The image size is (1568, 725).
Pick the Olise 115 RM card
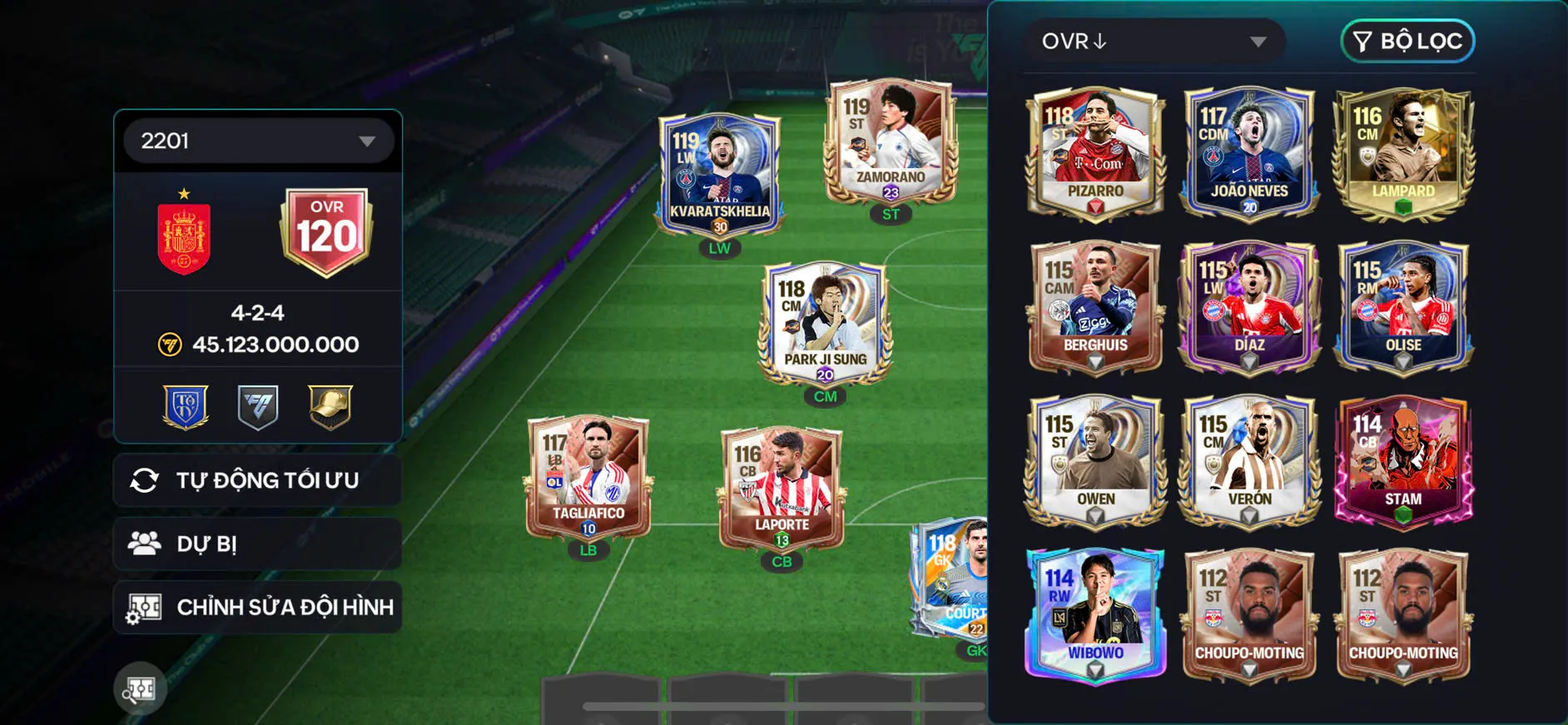(x=1403, y=308)
